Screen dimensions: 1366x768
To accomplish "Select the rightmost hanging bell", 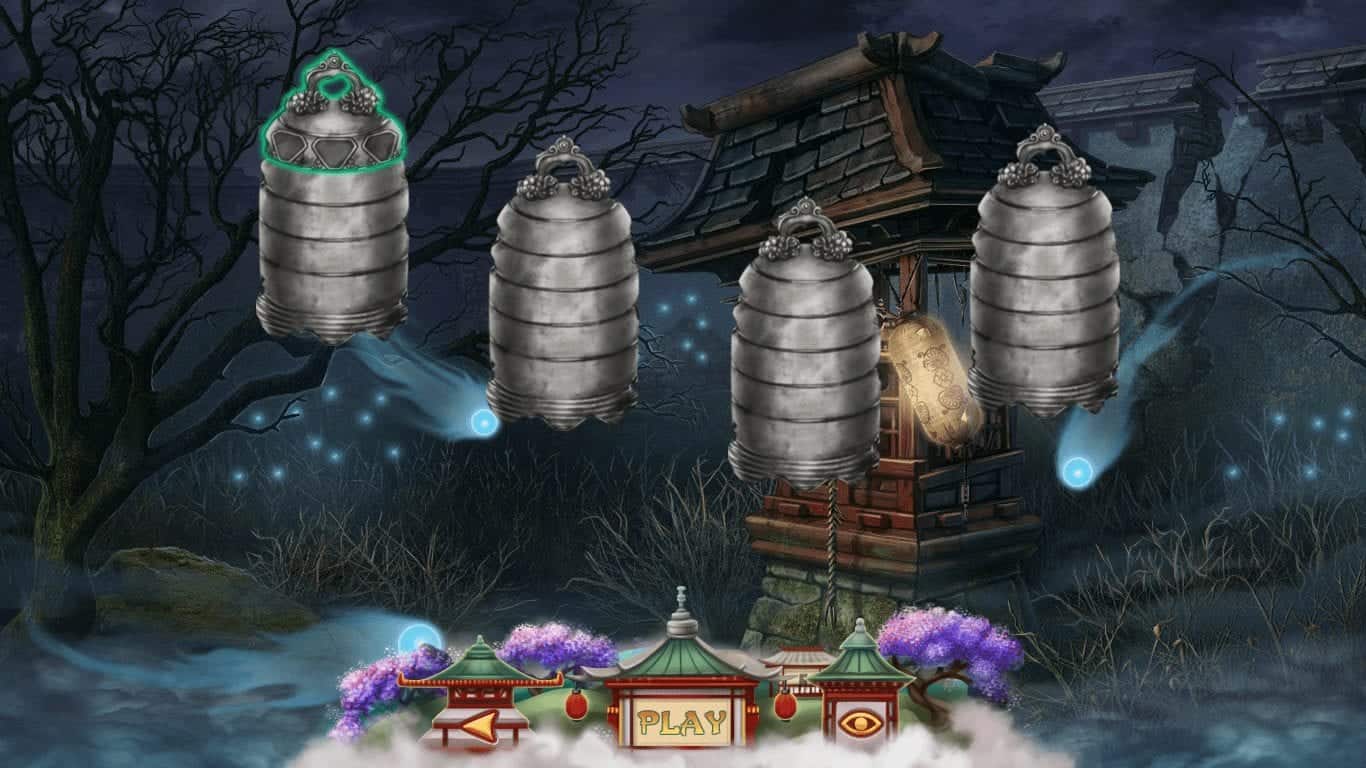I will pyautogui.click(x=1040, y=290).
